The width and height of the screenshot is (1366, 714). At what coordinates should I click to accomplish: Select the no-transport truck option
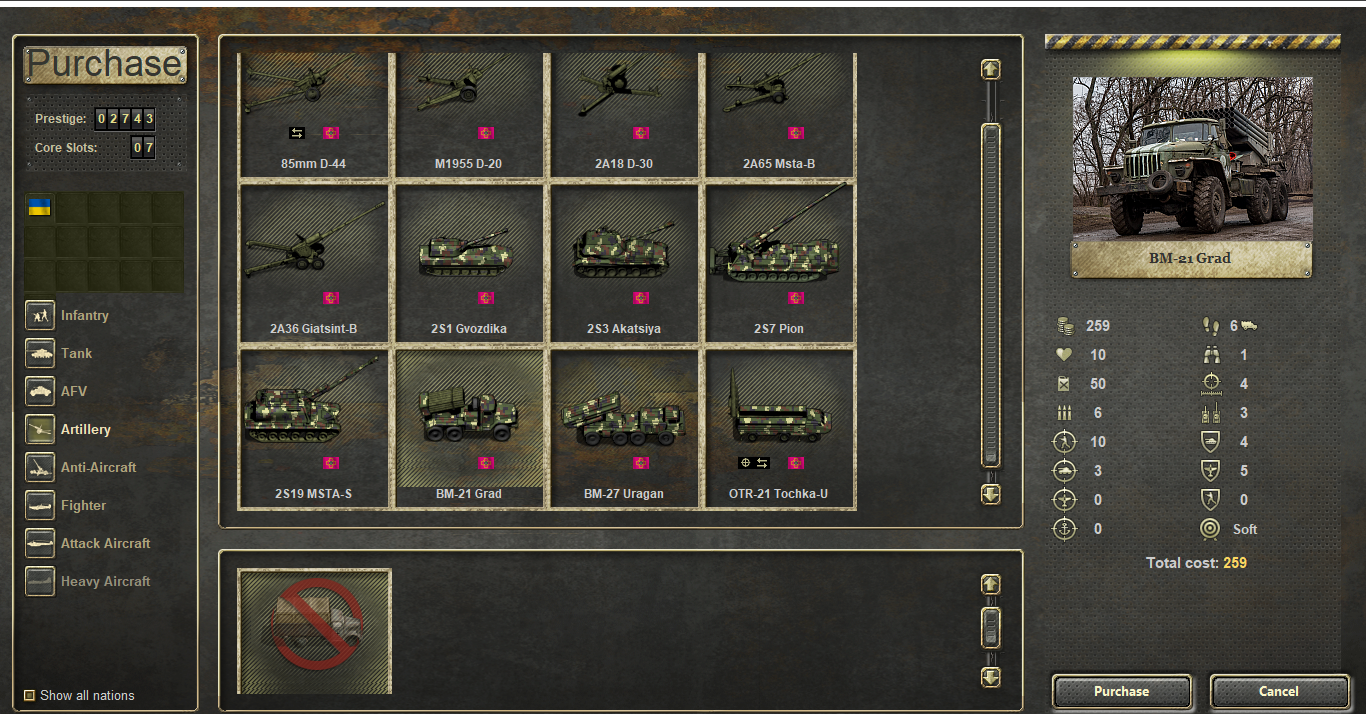[314, 630]
